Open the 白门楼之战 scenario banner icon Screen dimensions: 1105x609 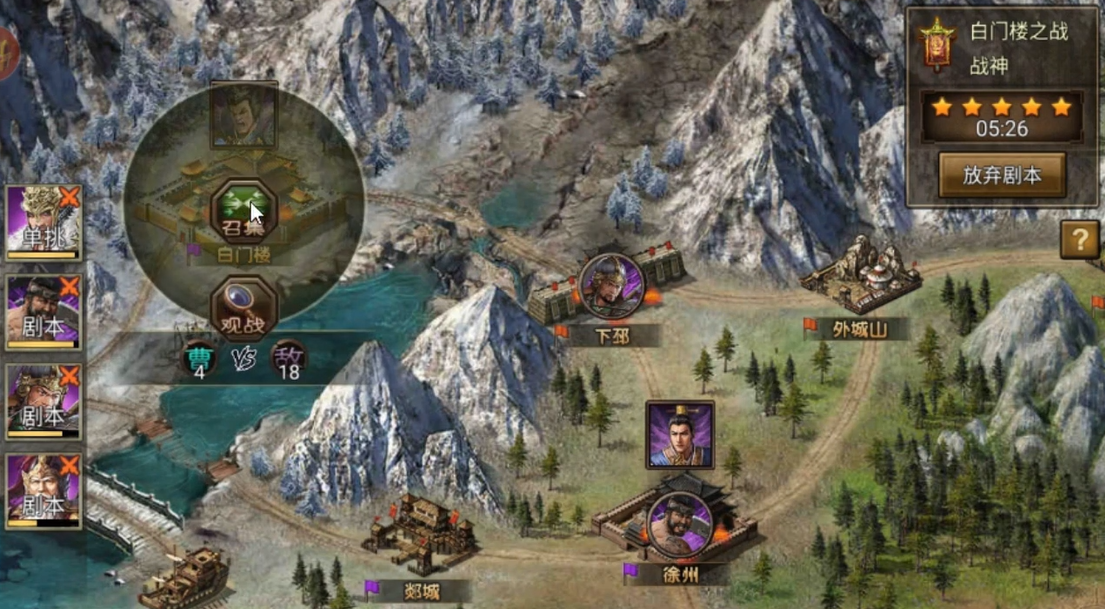(x=938, y=46)
